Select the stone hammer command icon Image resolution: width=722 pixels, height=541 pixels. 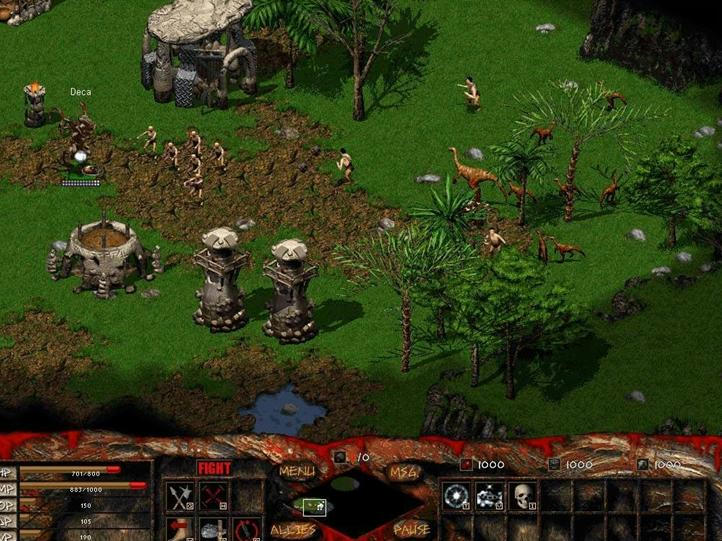pyautogui.click(x=212, y=530)
